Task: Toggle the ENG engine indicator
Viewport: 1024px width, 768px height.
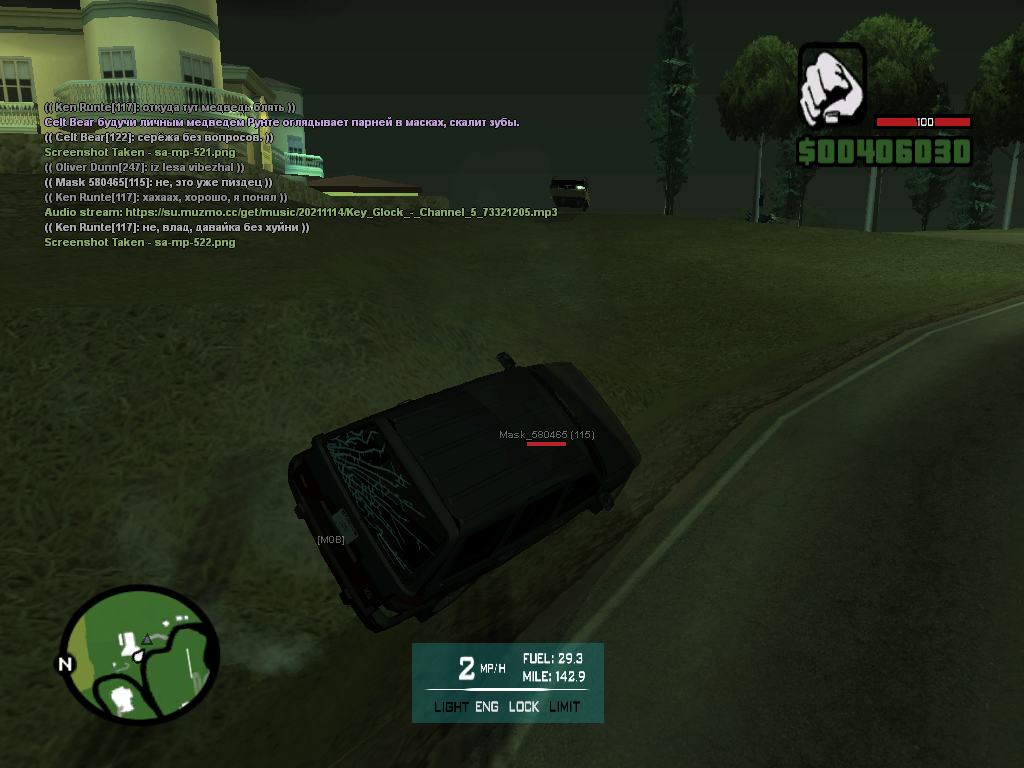Action: point(487,707)
